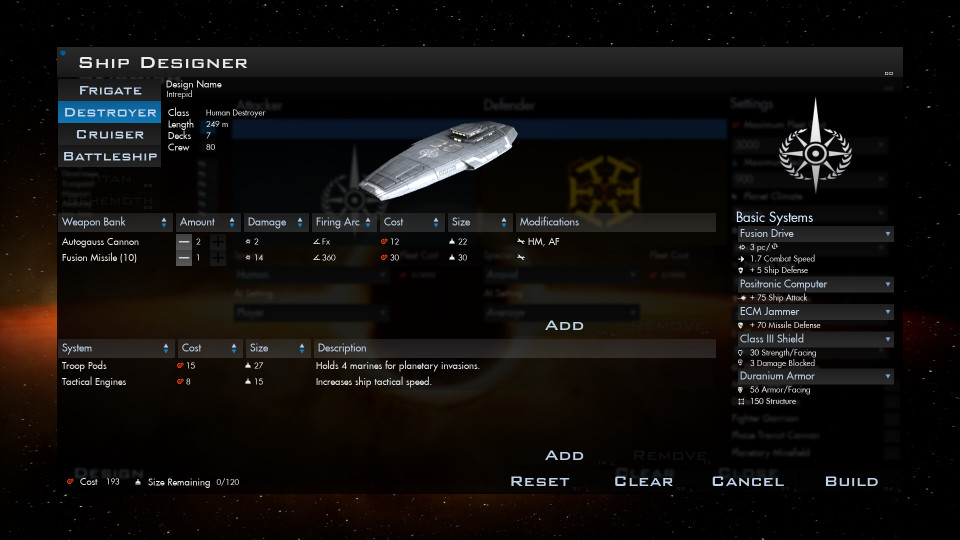The height and width of the screenshot is (540, 960).
Task: Cancel out of the Ship Designer
Action: point(748,482)
